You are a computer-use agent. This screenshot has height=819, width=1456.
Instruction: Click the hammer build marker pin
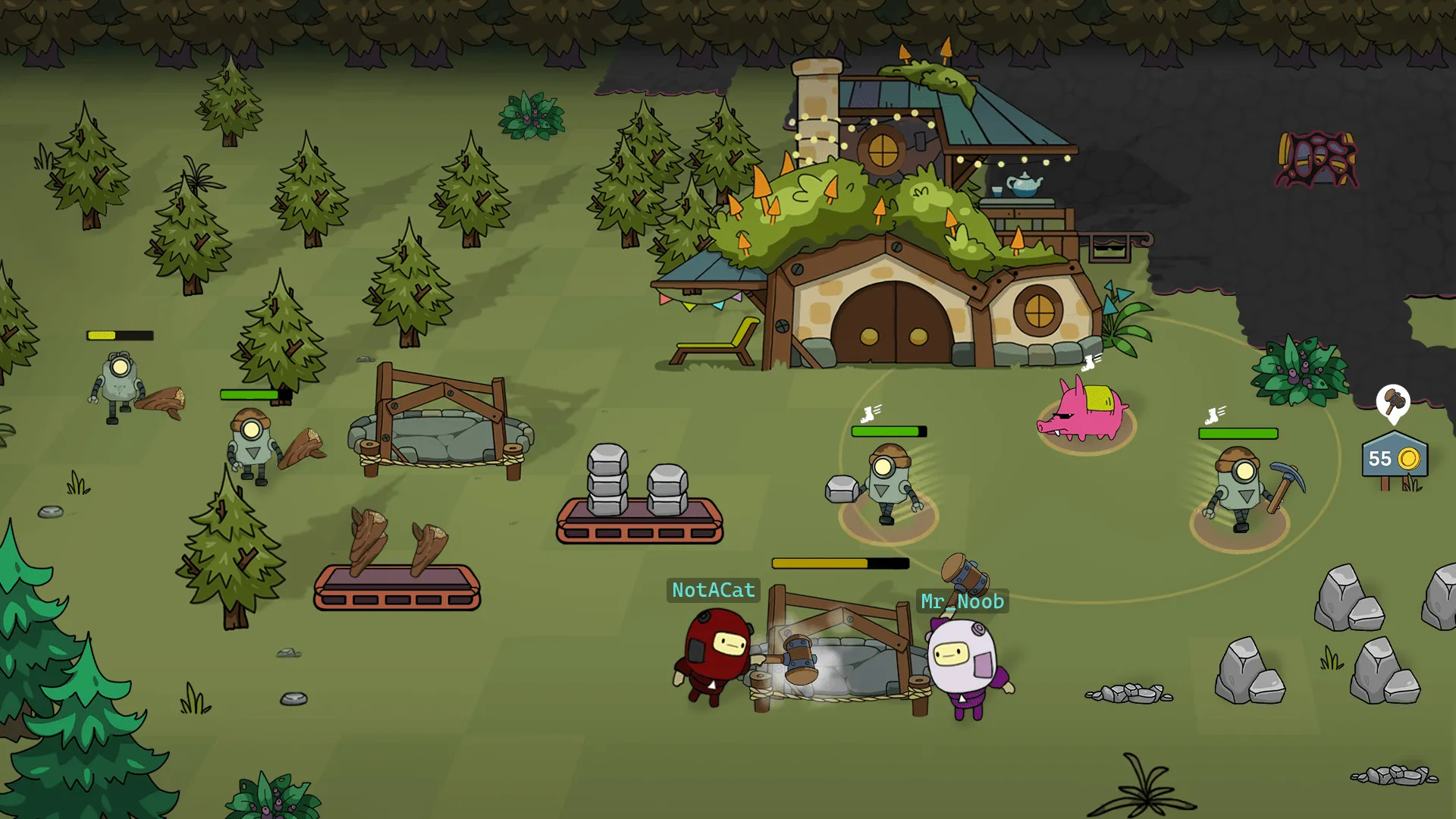point(1393,402)
